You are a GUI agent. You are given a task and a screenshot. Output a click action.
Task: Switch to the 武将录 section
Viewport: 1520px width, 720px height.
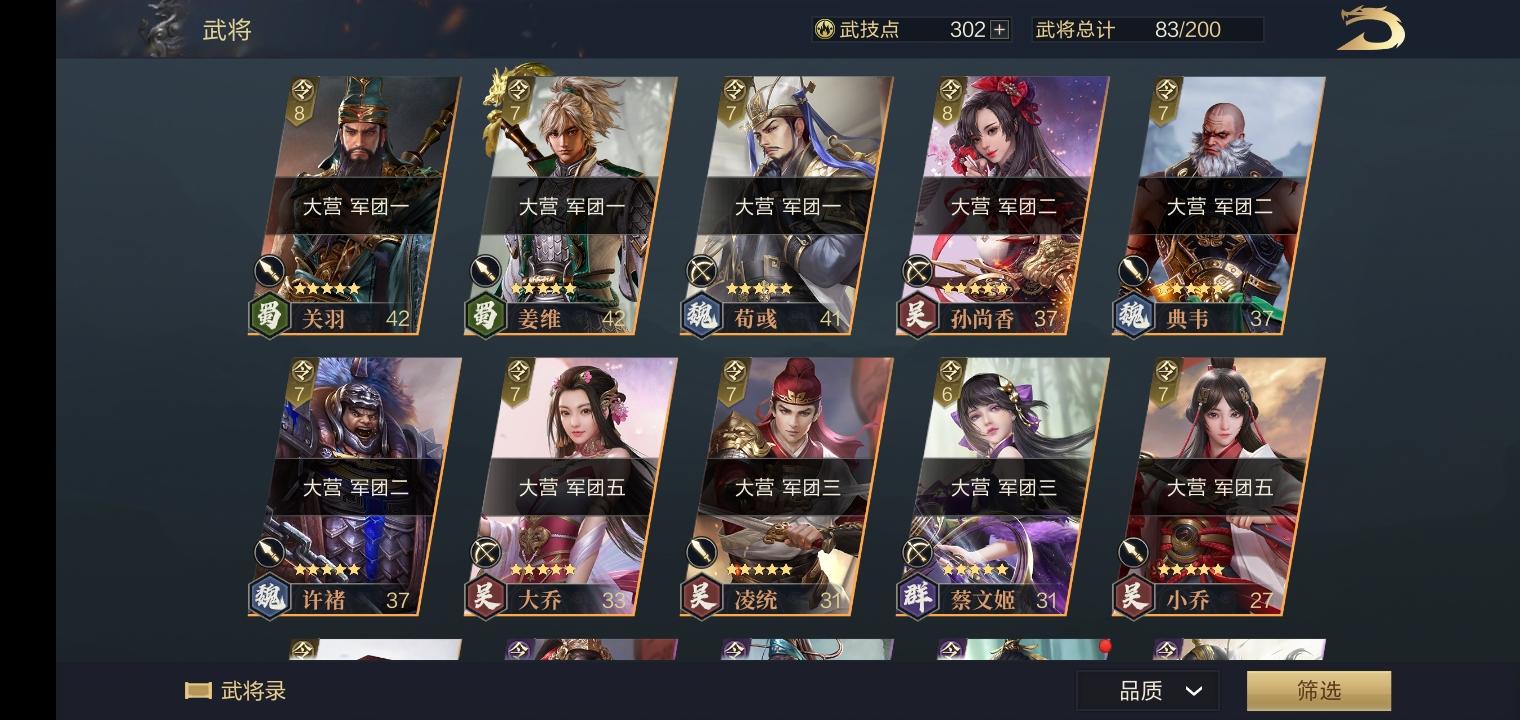[239, 690]
